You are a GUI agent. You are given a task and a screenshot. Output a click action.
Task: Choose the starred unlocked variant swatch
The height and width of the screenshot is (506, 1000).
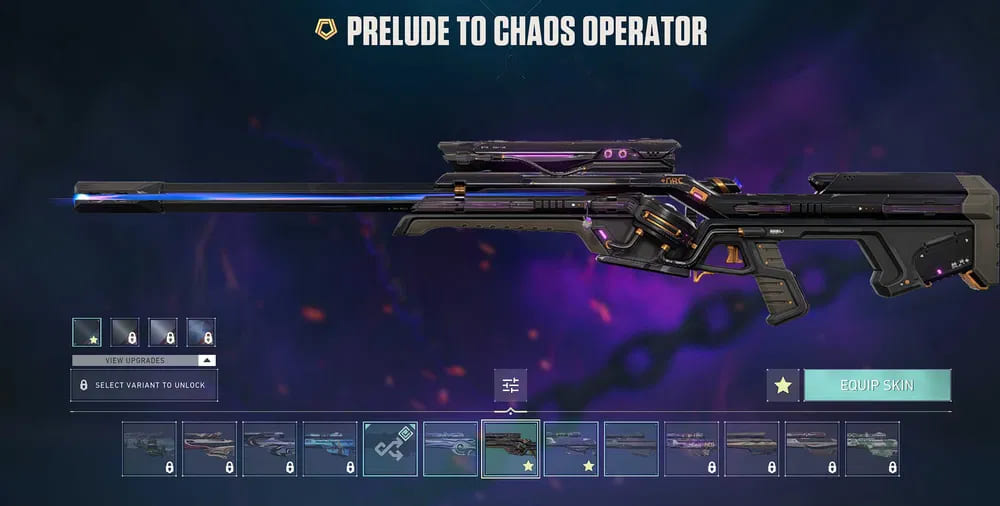click(x=87, y=332)
